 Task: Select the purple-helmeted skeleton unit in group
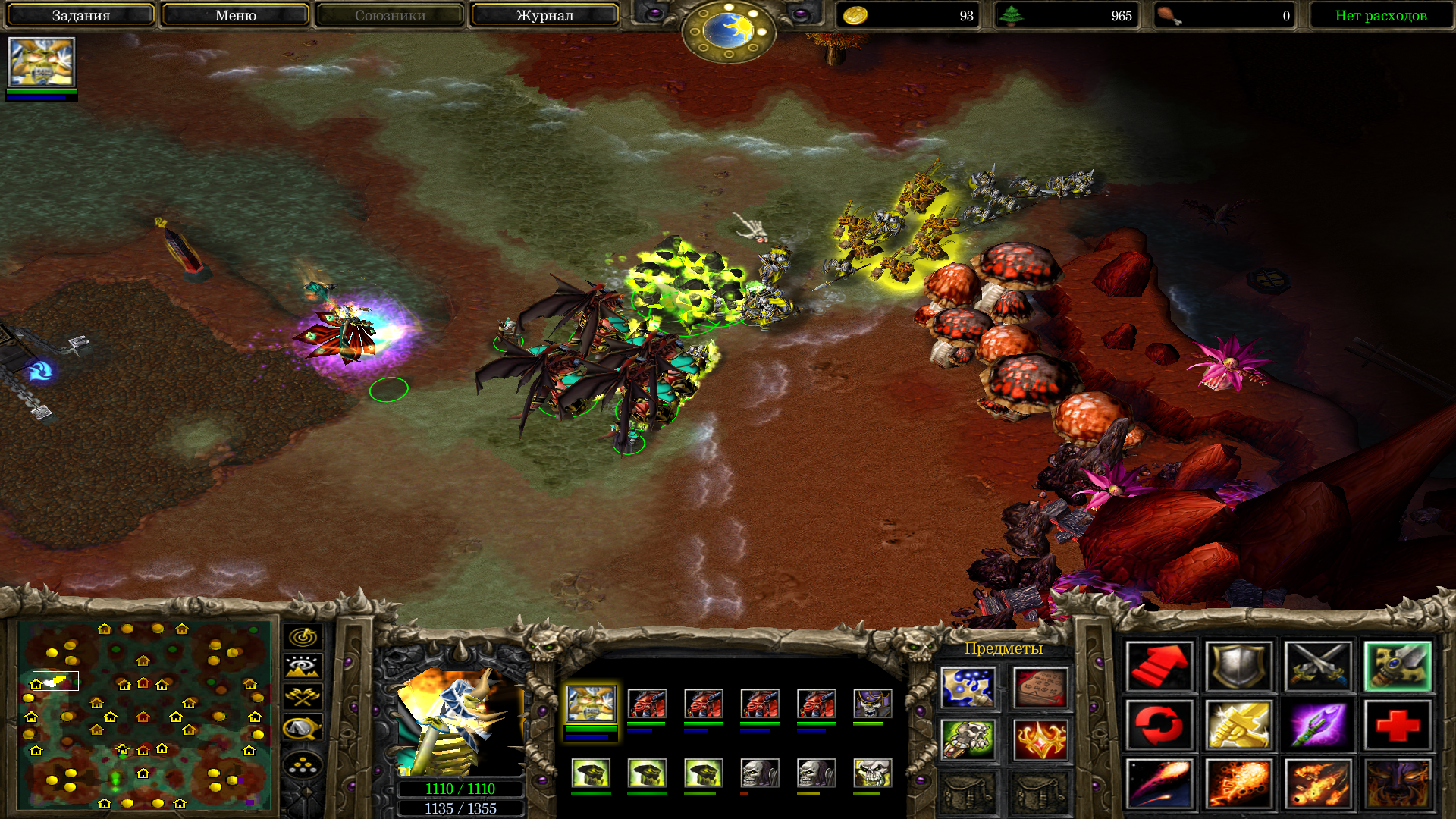872,704
